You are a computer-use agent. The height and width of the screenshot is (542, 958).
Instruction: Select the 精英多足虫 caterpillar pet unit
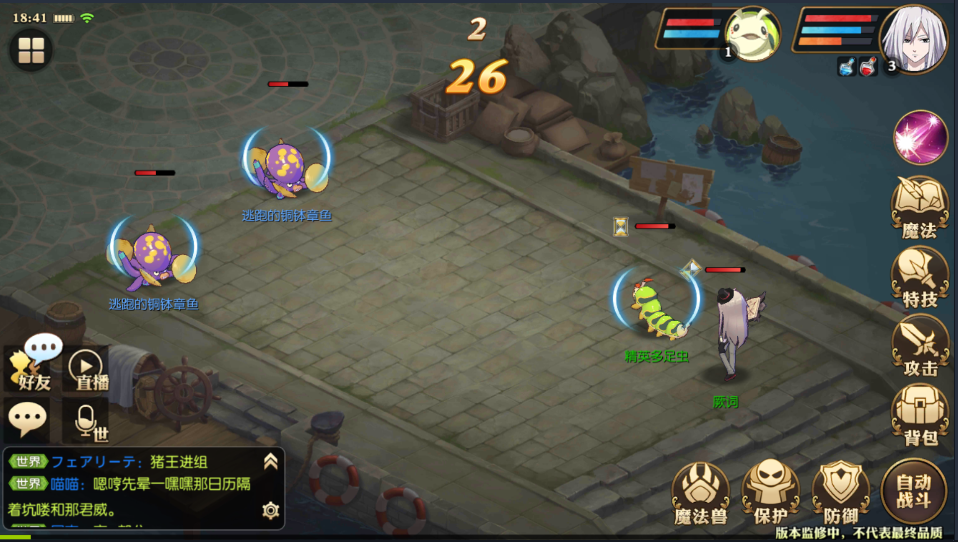[657, 308]
